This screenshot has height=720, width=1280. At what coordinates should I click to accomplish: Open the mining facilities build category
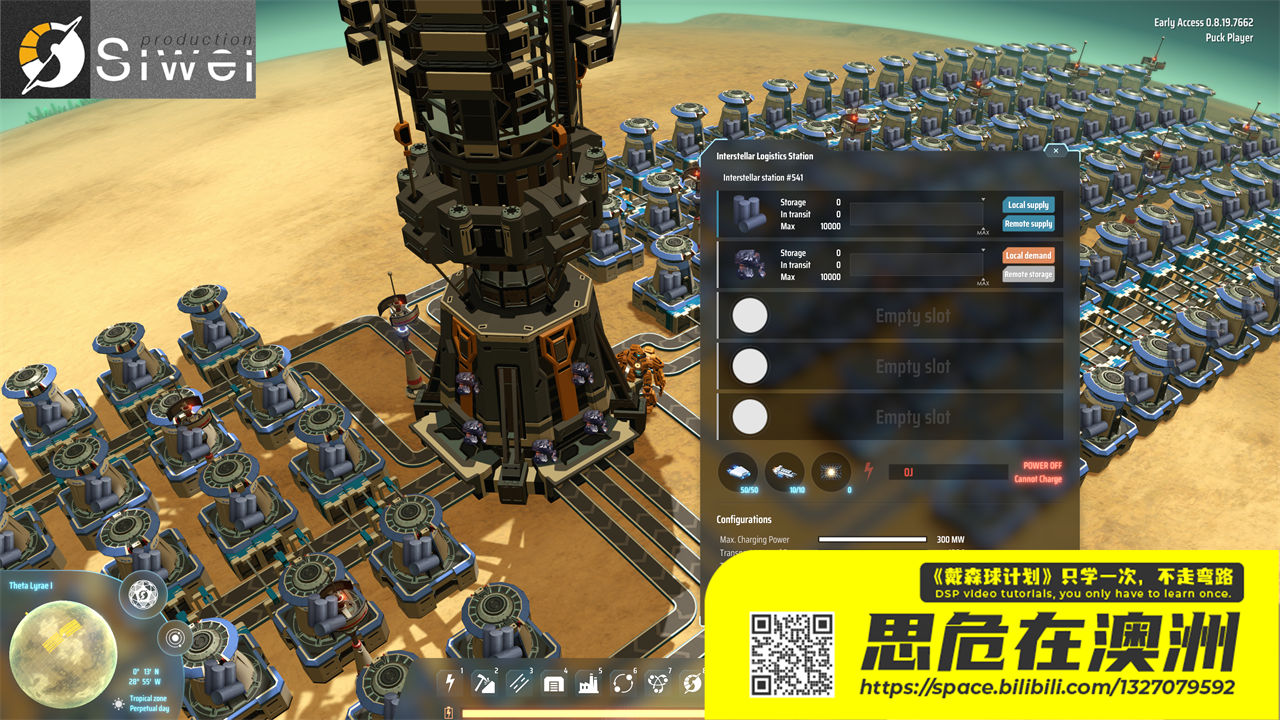(x=484, y=683)
